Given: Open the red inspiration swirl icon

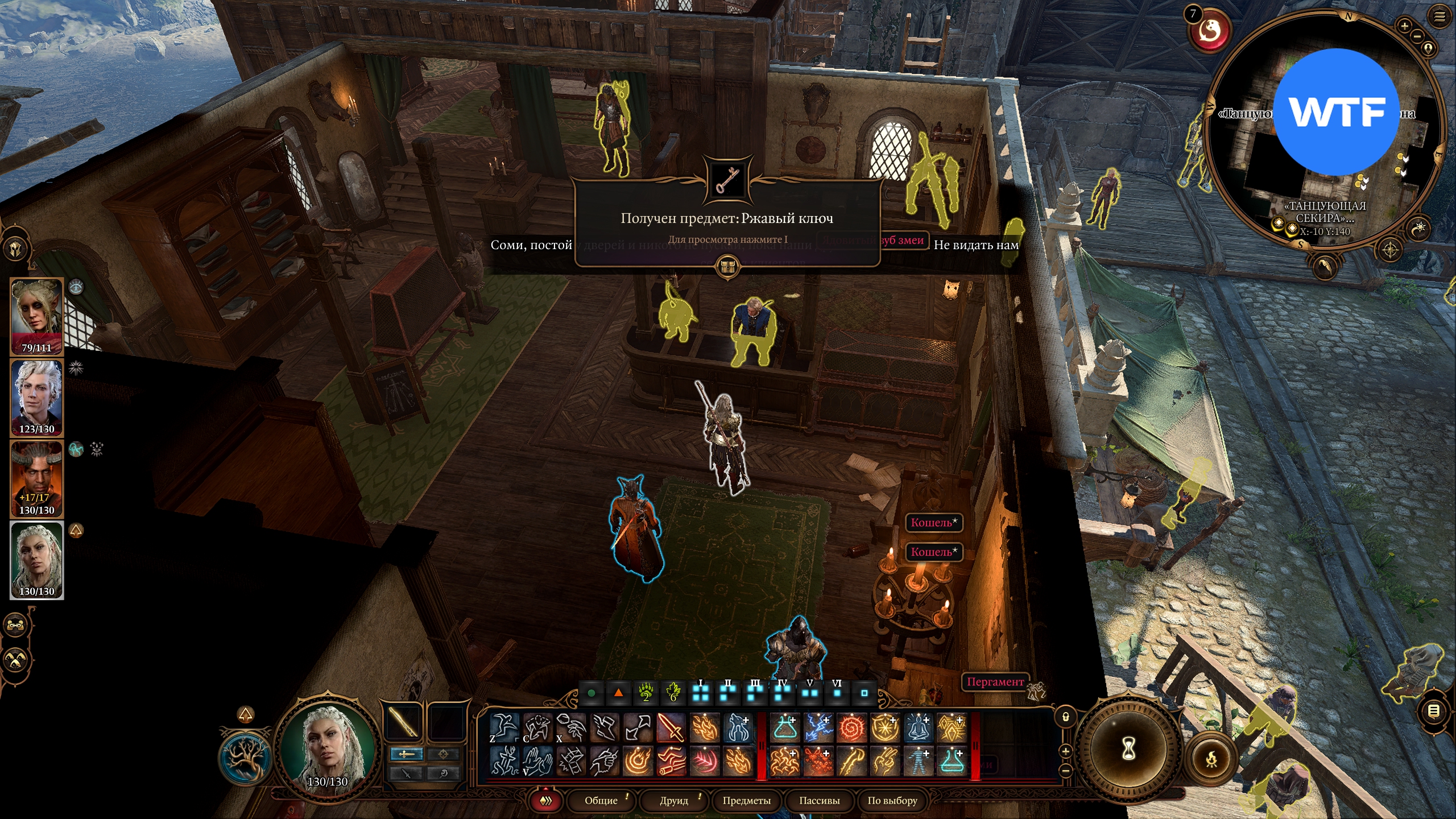Looking at the screenshot, I should click(x=1211, y=31).
